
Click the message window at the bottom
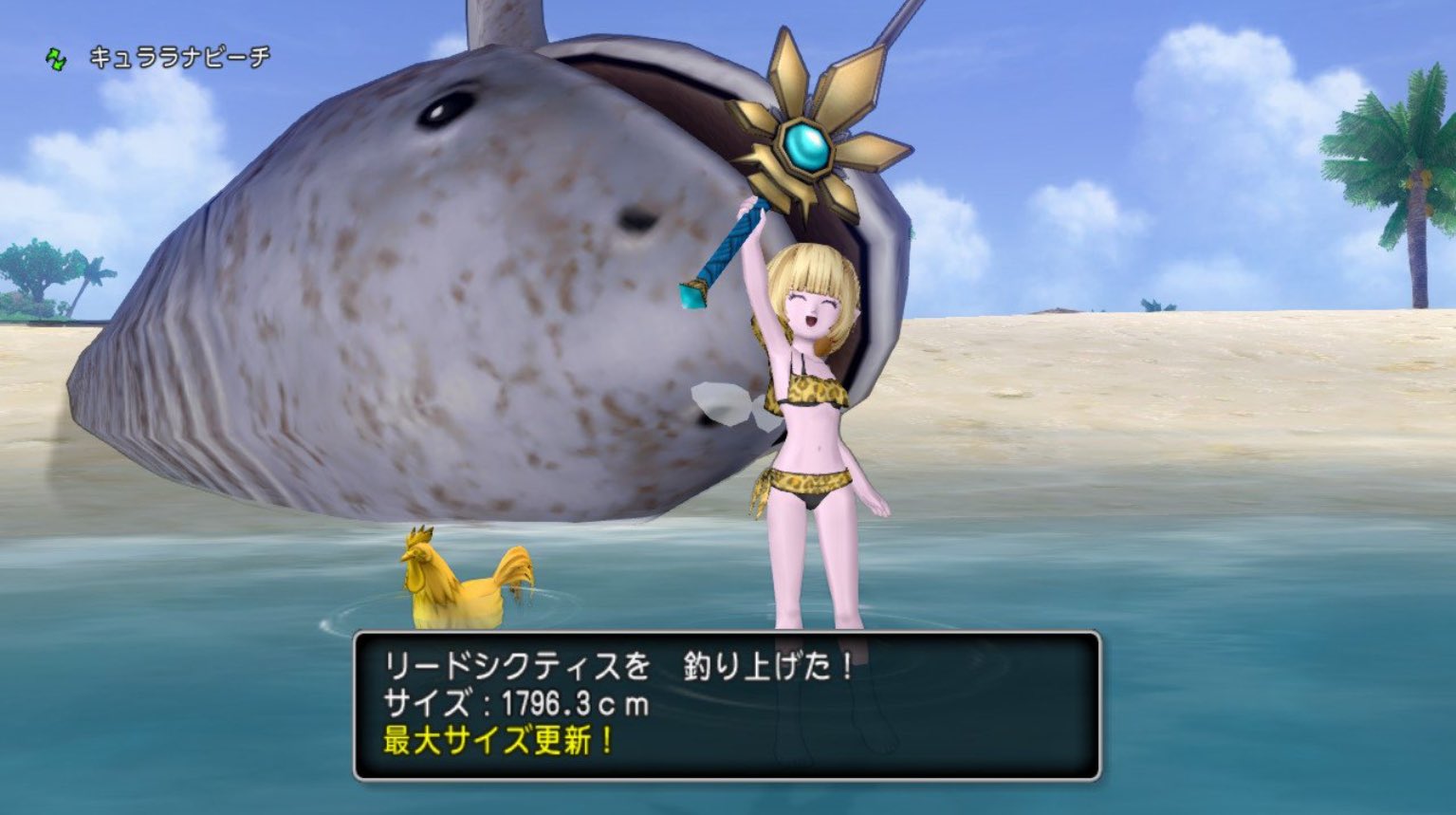[730, 707]
